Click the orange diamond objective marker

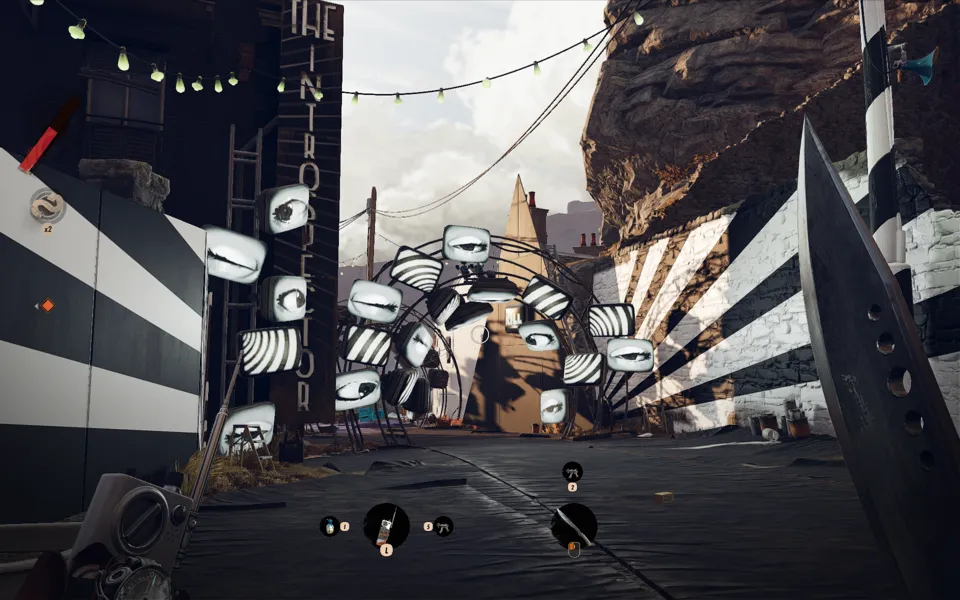tap(46, 305)
